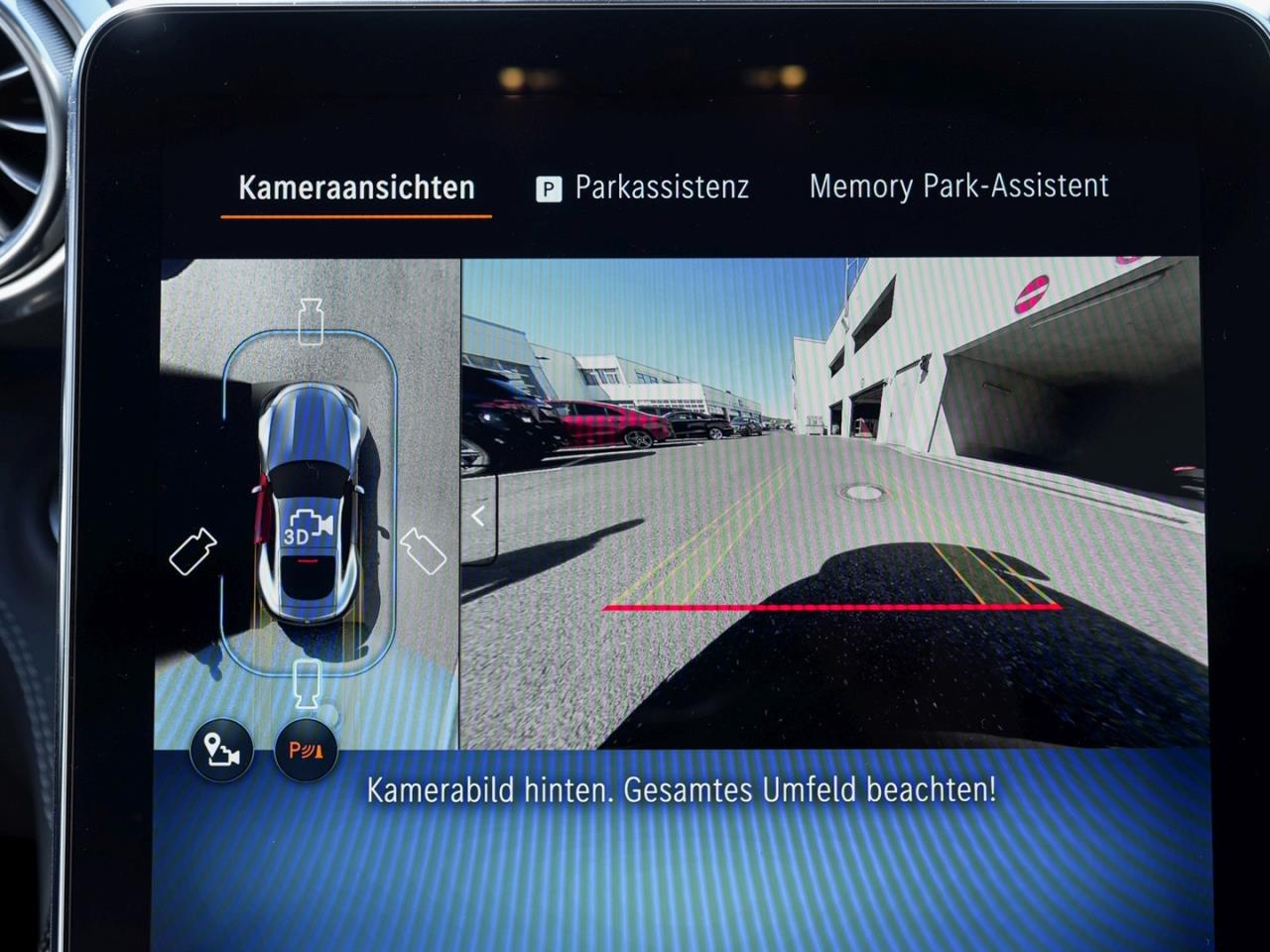This screenshot has width=1270, height=952.
Task: Open the camera position memory icon
Action: [x=220, y=751]
